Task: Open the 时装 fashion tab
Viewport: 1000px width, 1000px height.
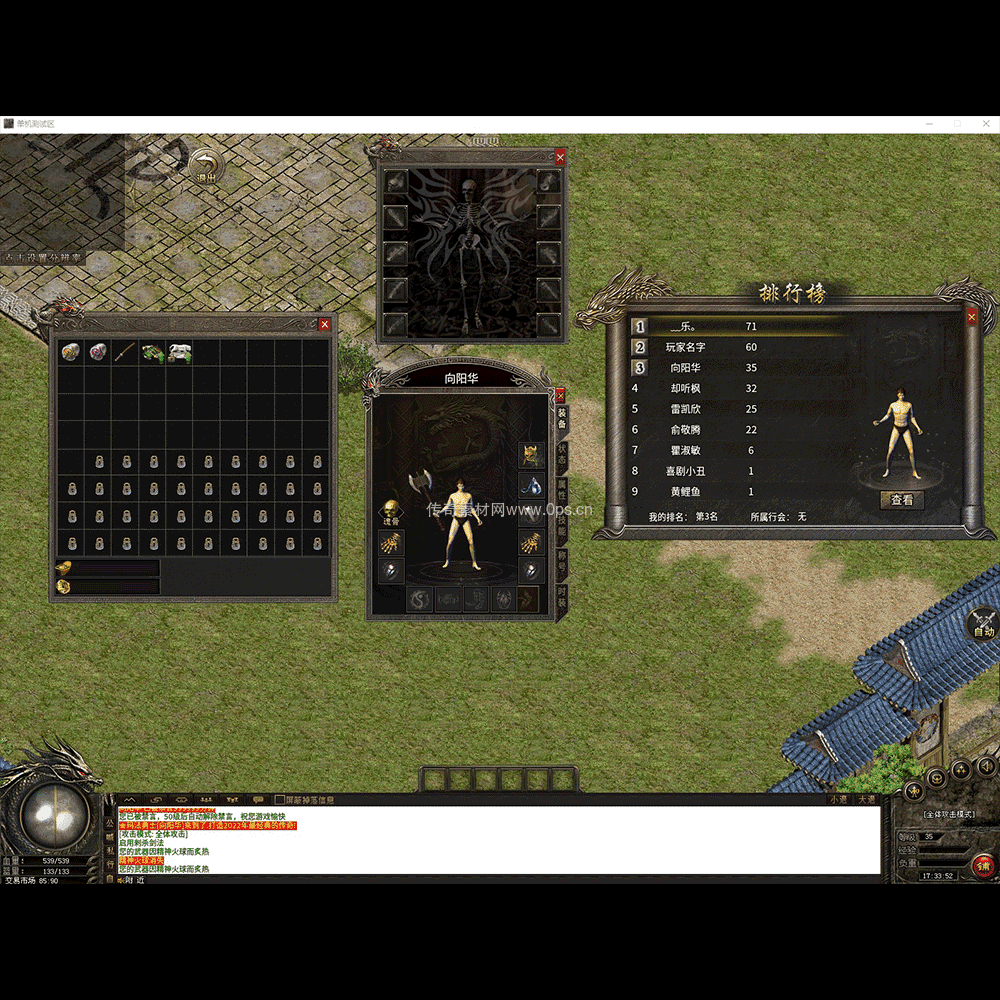Action: pyautogui.click(x=562, y=599)
